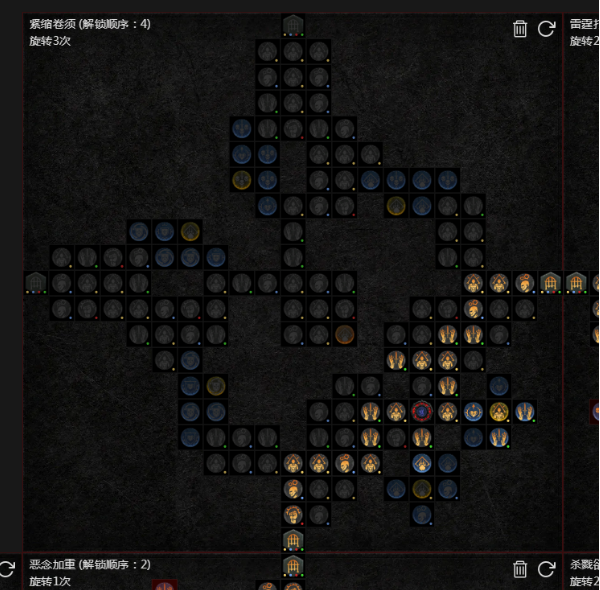Select the red-ringed glyph socket node
This screenshot has height=590, width=600.
[422, 411]
